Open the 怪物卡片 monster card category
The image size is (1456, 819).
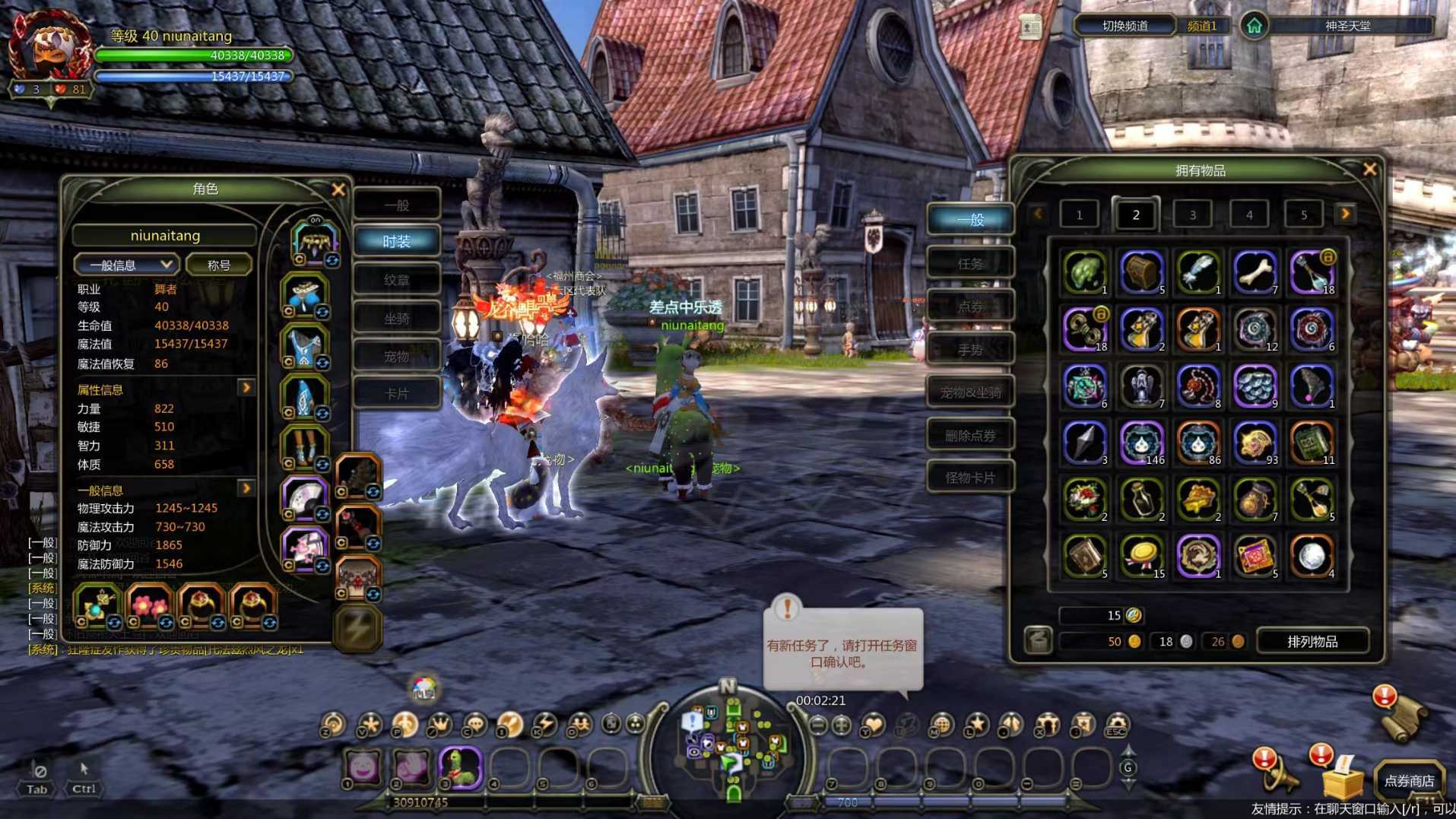[970, 478]
